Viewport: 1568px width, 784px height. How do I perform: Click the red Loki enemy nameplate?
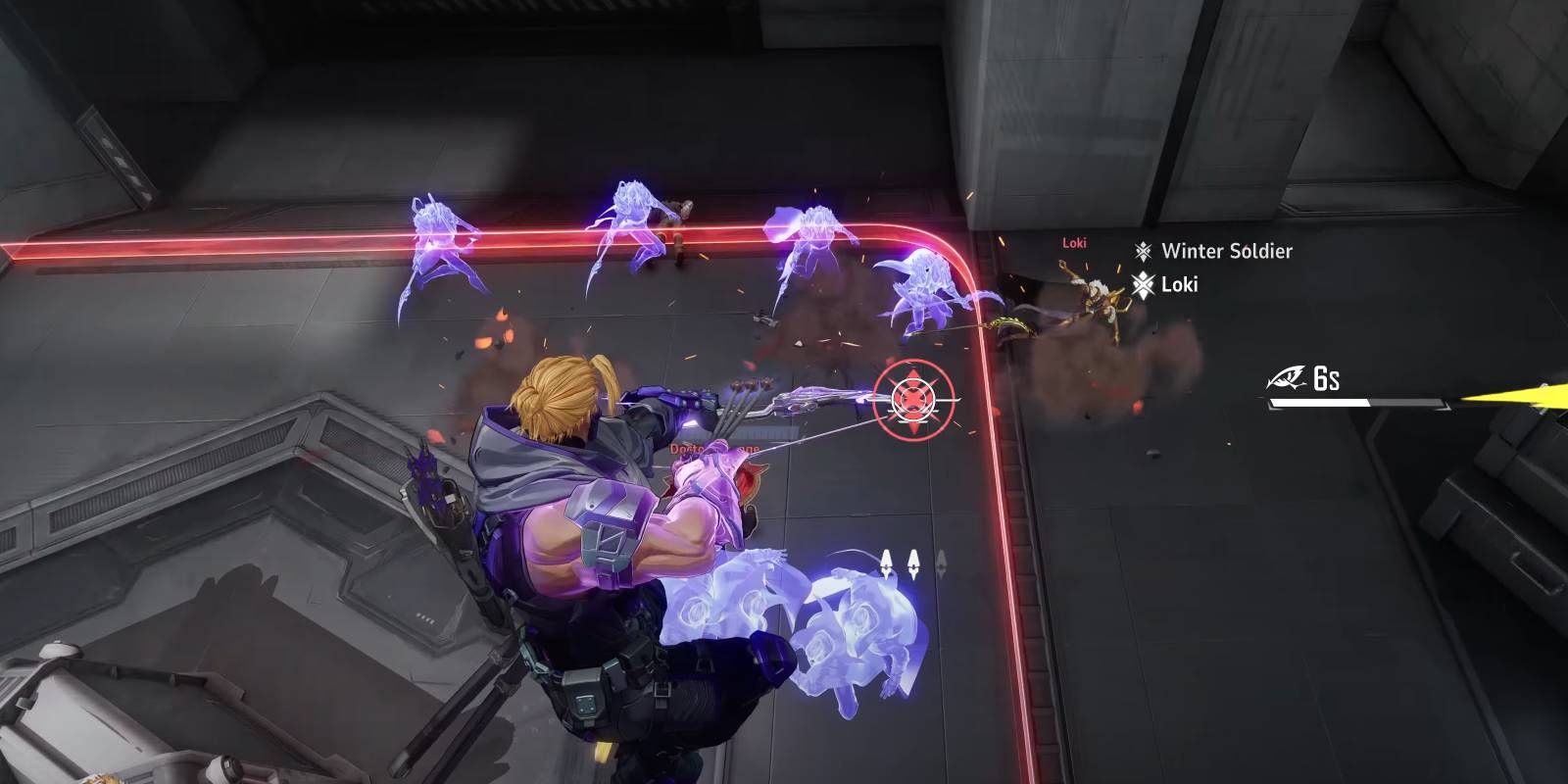(1074, 245)
